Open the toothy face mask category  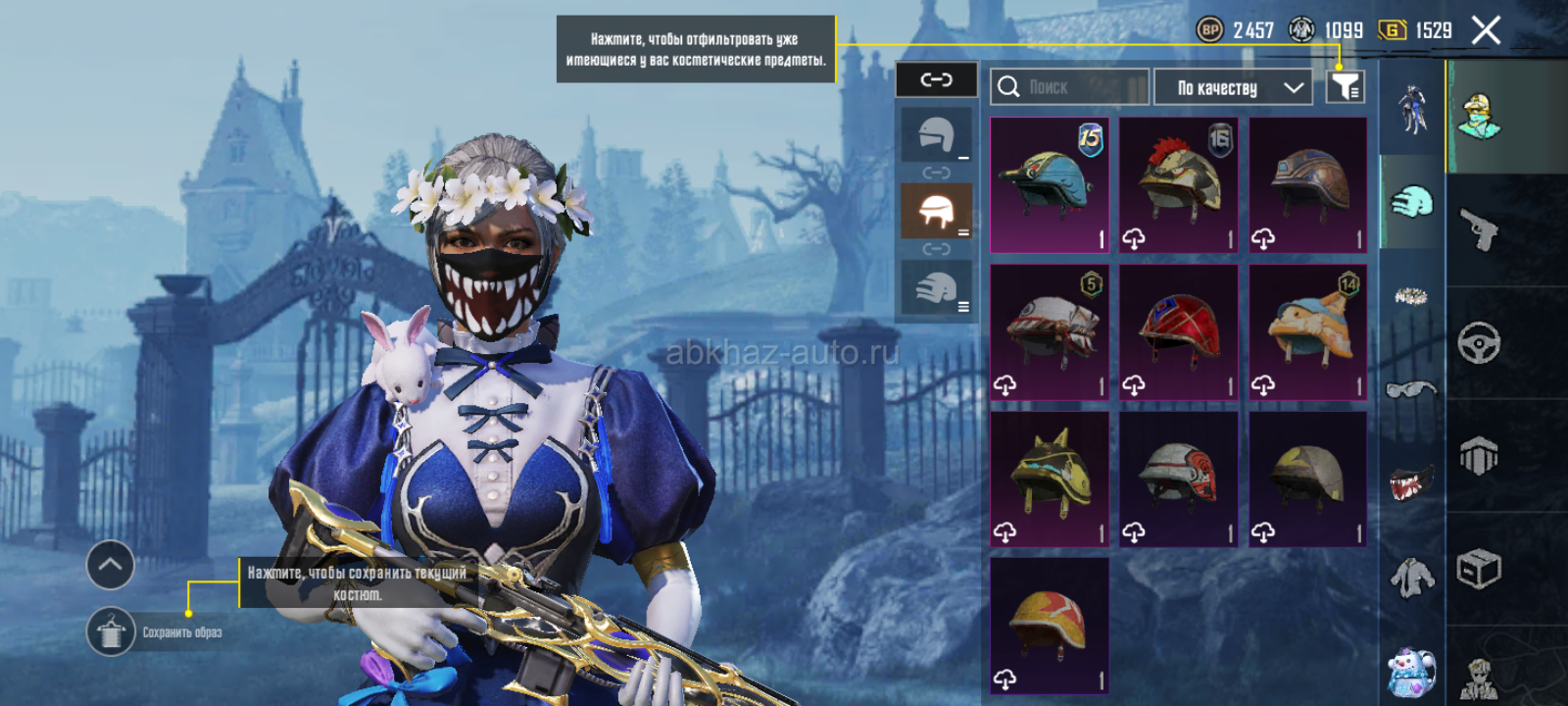tap(1411, 482)
